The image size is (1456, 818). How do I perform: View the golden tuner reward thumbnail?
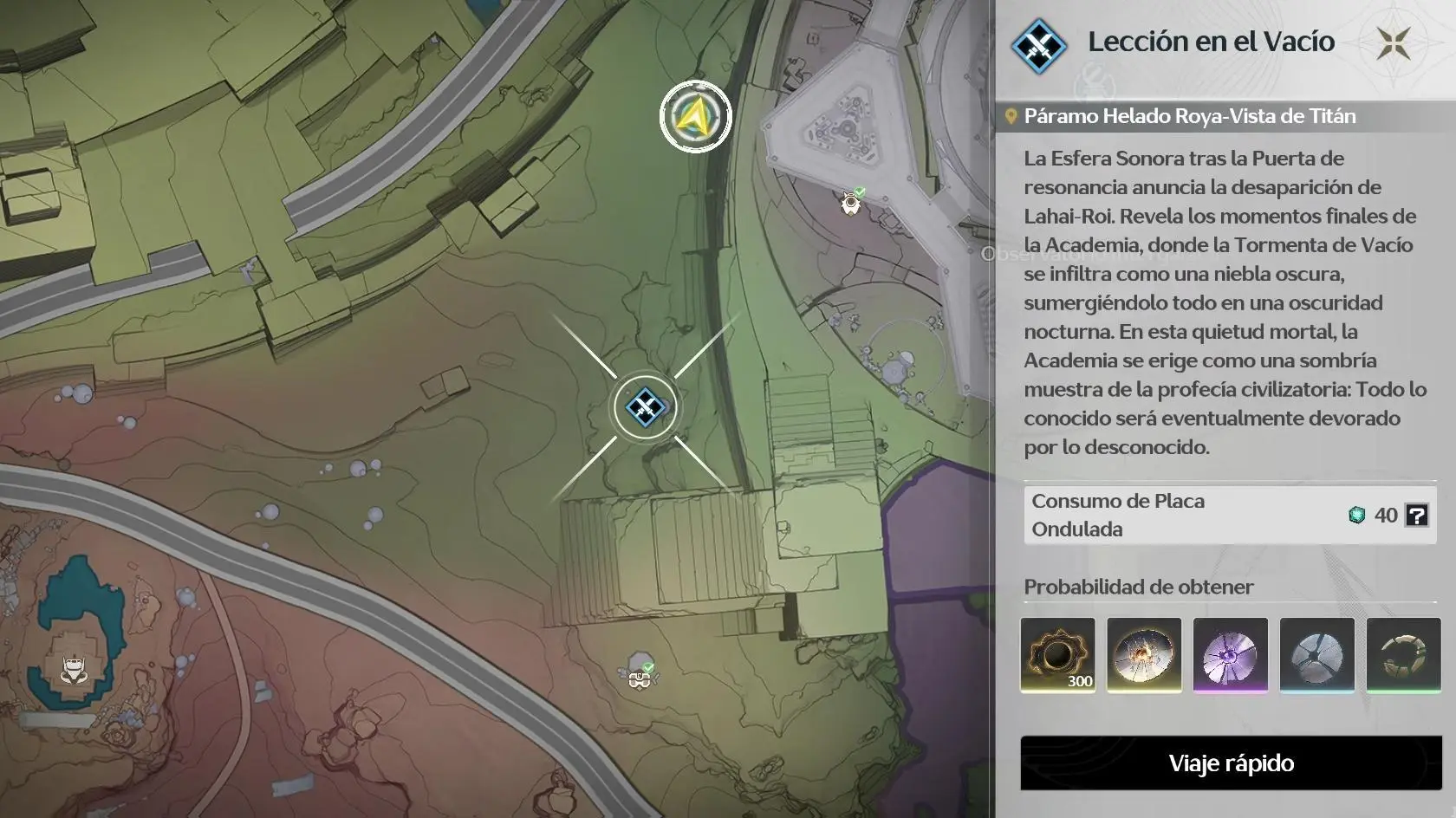[1144, 656]
